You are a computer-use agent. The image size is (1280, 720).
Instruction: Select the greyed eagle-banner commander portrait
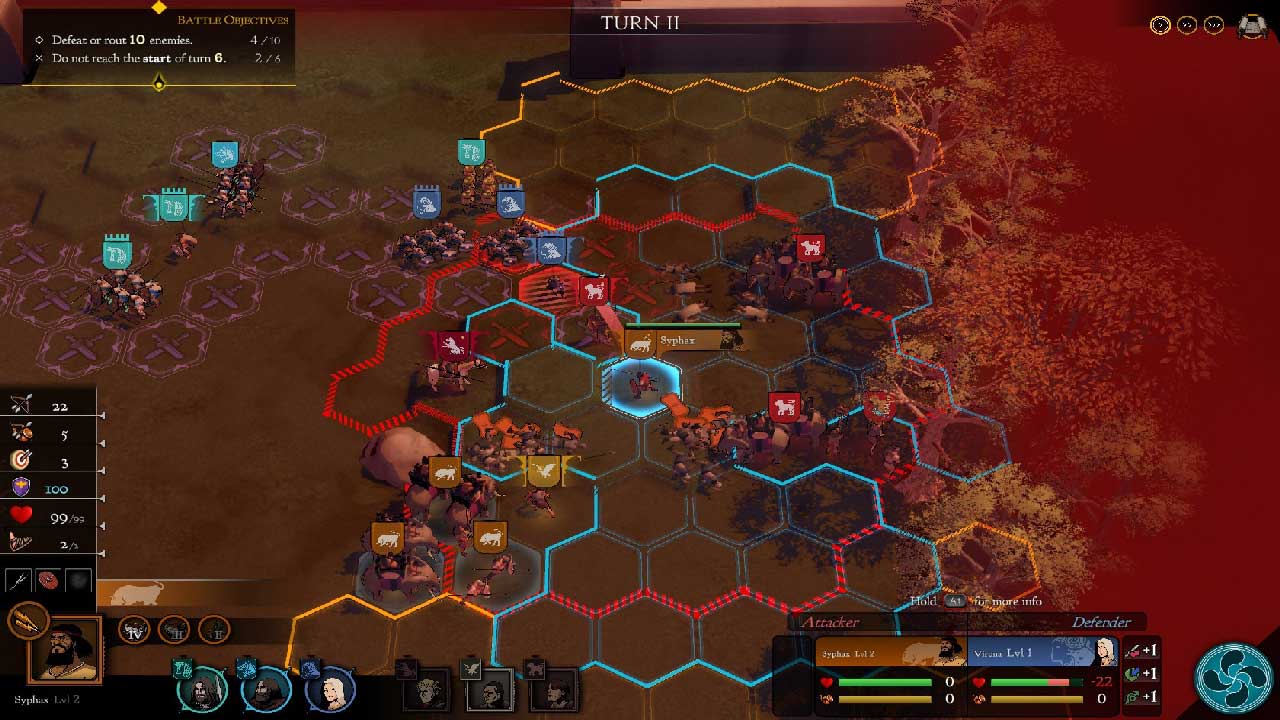coord(490,690)
